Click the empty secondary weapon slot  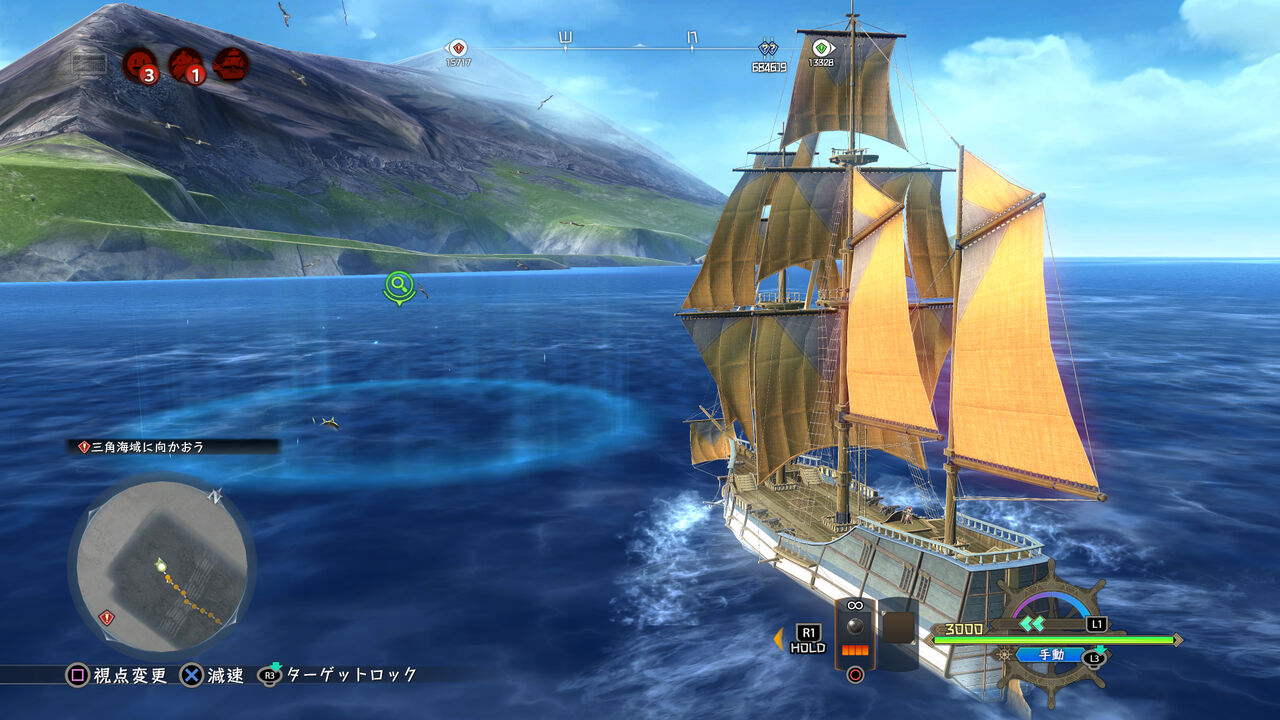pyautogui.click(x=898, y=630)
